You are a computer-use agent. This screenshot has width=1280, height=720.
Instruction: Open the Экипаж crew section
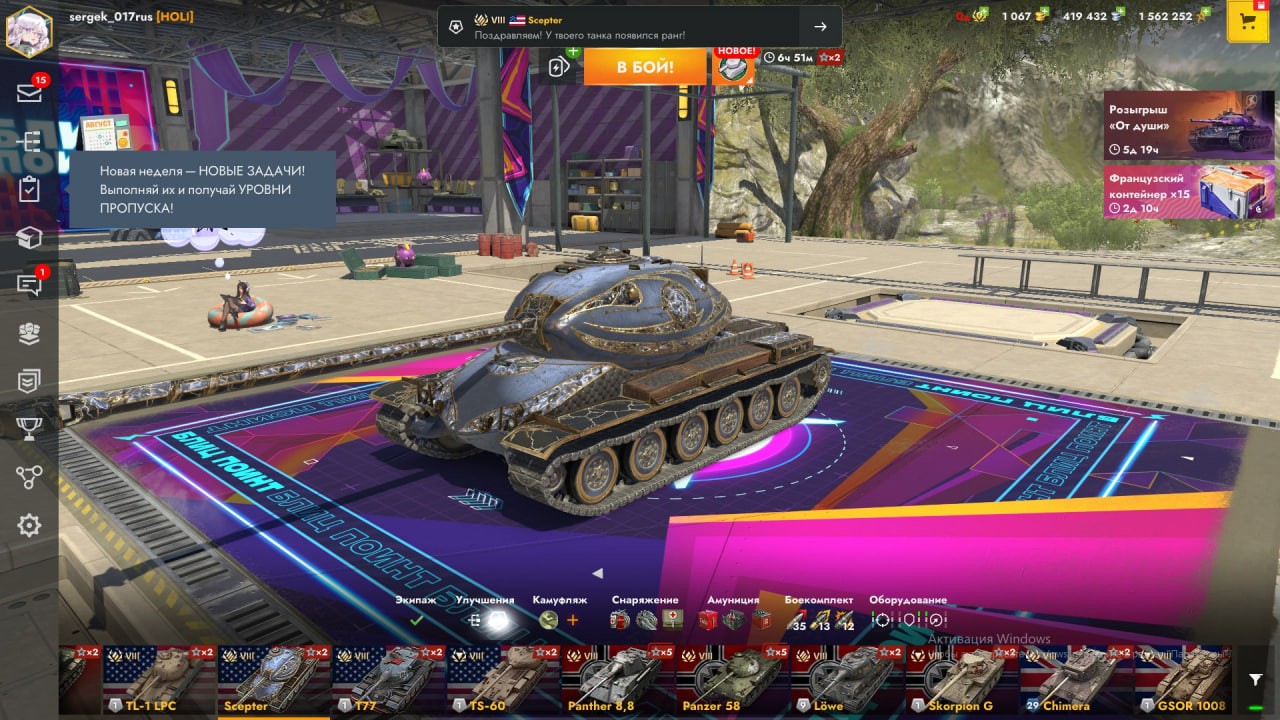[x=416, y=612]
